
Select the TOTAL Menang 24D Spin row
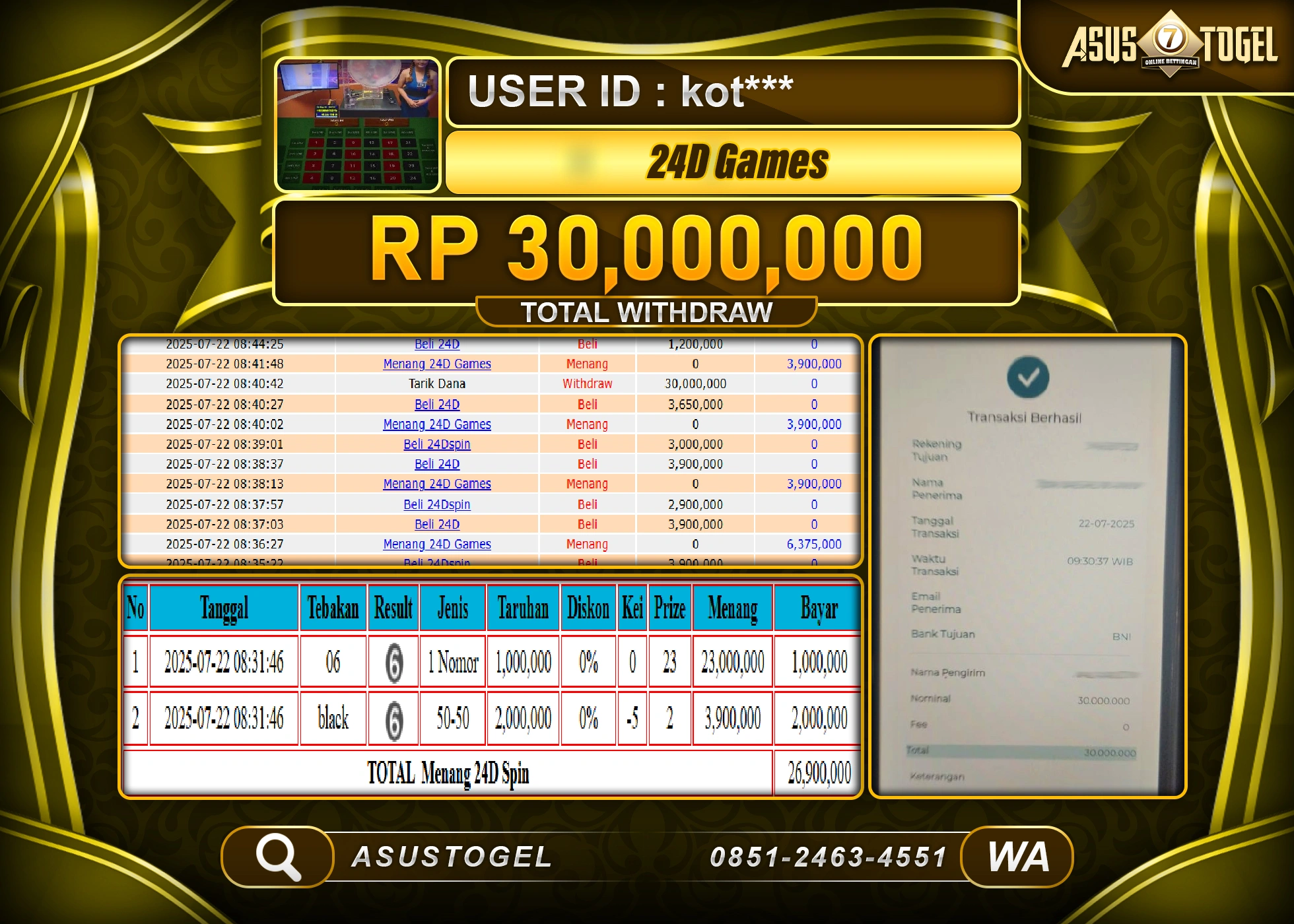(449, 772)
